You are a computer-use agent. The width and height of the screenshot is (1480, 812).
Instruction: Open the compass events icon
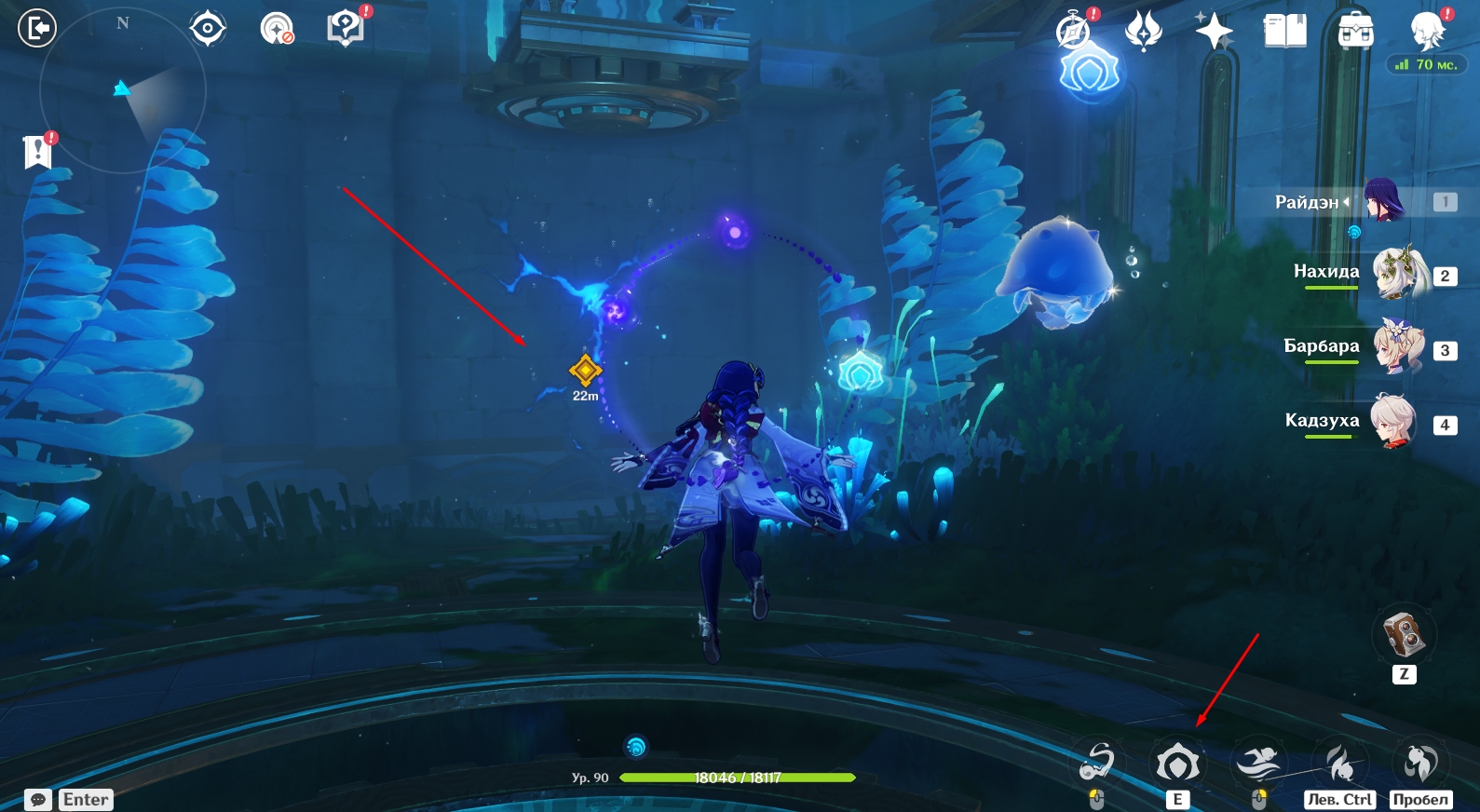(x=1074, y=31)
